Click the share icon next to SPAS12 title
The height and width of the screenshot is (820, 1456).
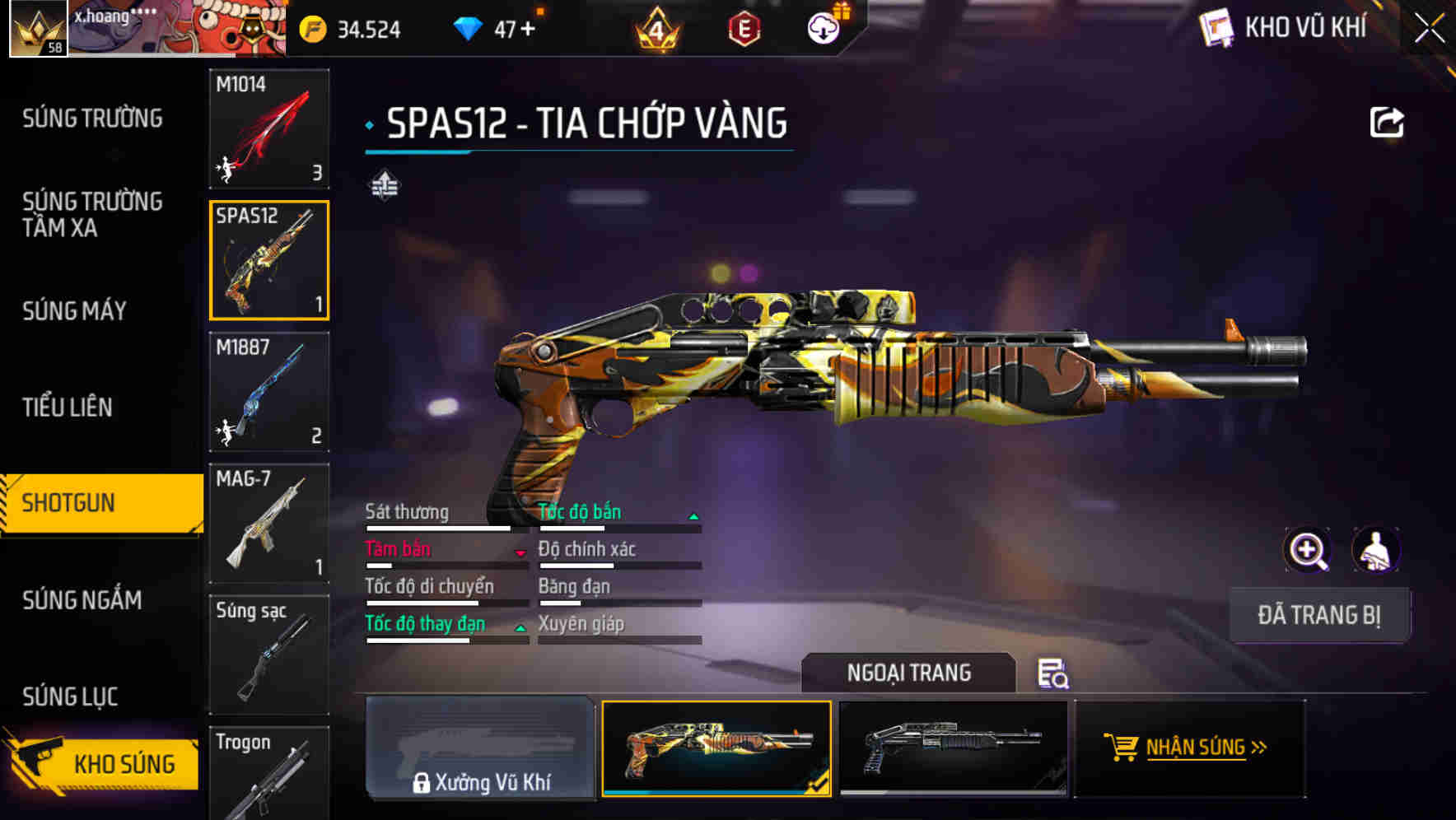pyautogui.click(x=1388, y=122)
